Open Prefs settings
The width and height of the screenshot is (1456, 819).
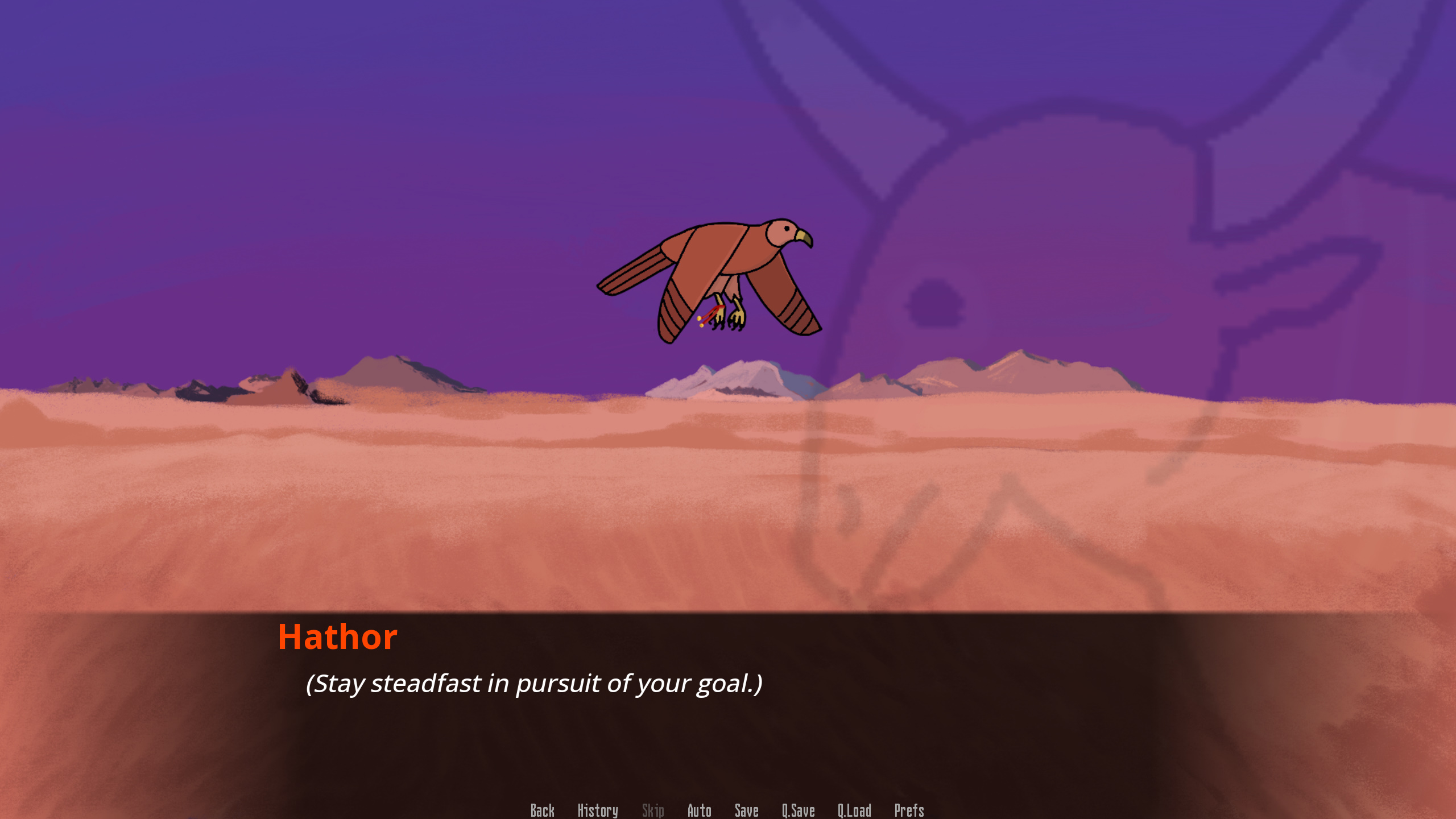pyautogui.click(x=909, y=810)
